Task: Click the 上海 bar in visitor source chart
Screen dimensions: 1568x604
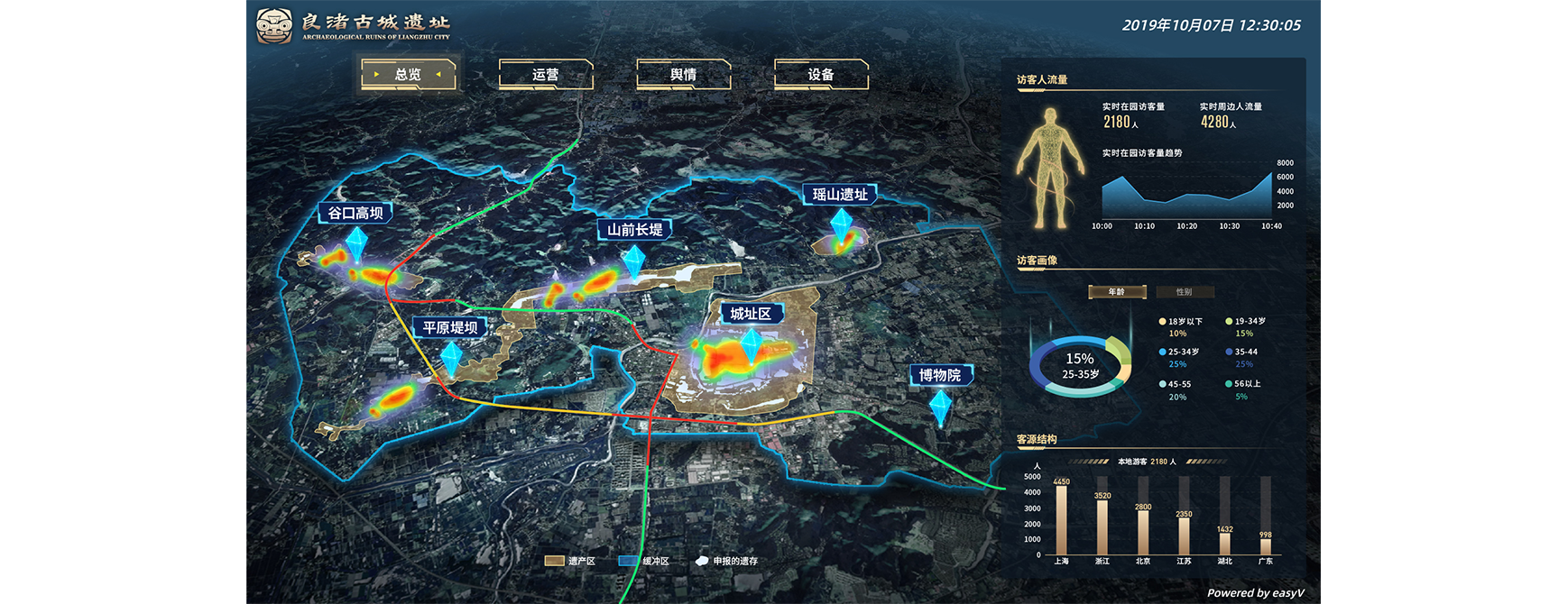Action: [1062, 519]
